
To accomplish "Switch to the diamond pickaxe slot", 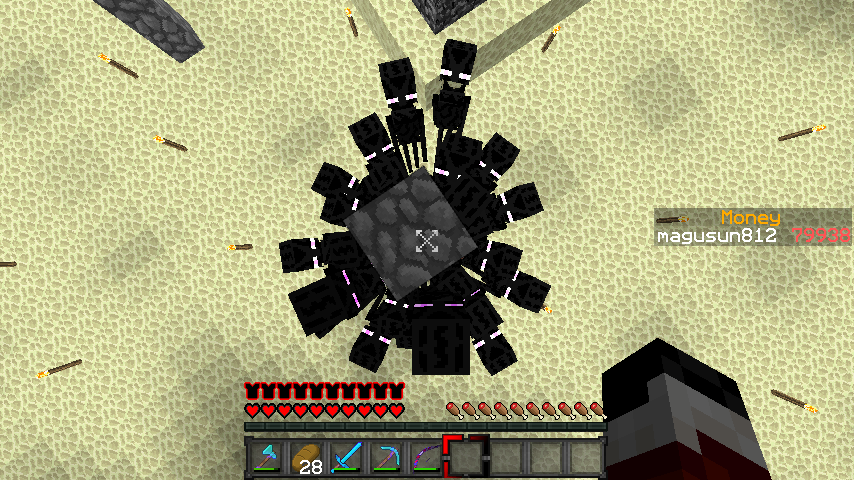I will (386, 457).
